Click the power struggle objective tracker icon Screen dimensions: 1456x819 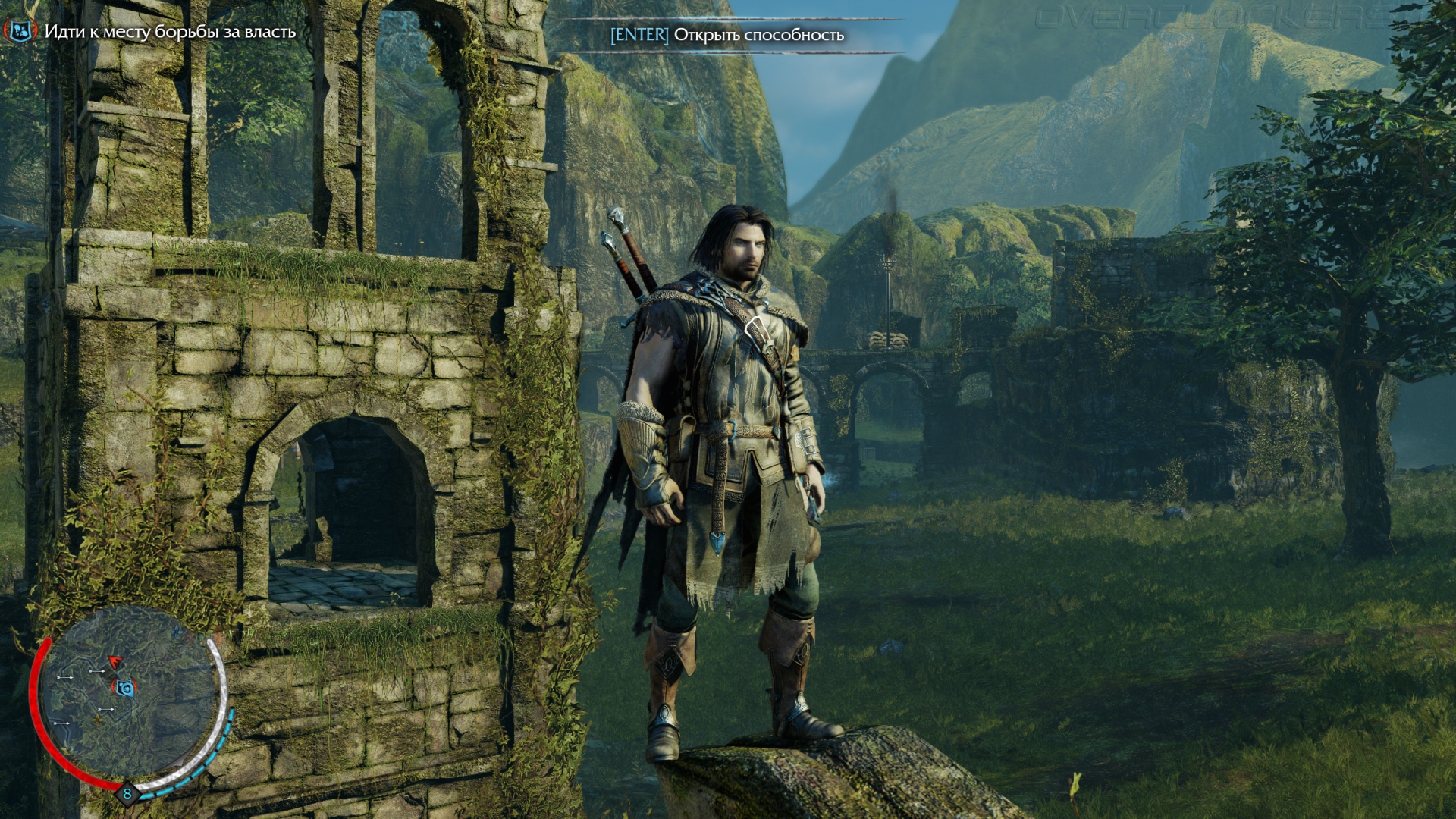(20, 31)
